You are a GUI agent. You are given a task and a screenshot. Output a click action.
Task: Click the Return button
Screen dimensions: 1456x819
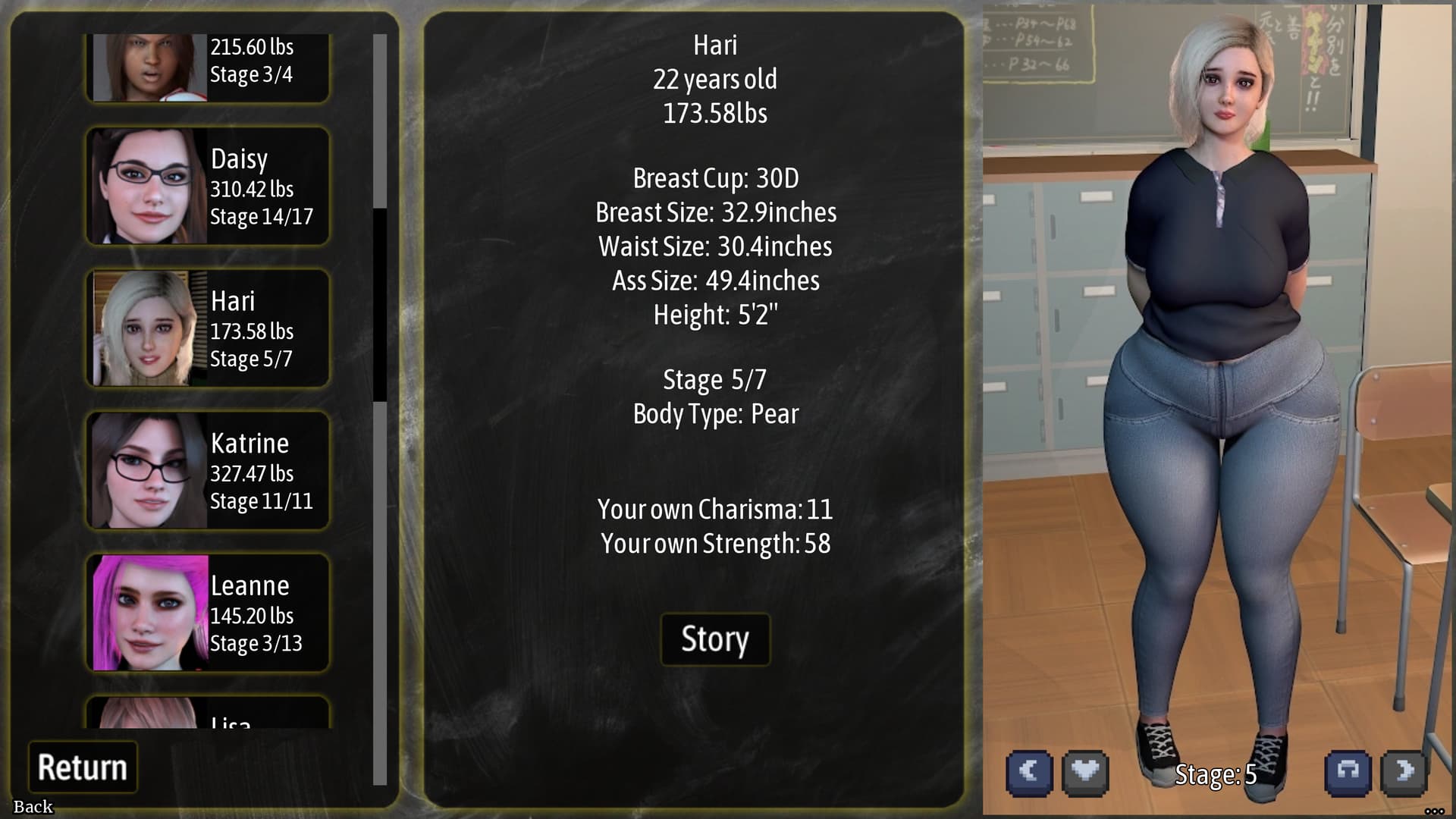[x=83, y=767]
